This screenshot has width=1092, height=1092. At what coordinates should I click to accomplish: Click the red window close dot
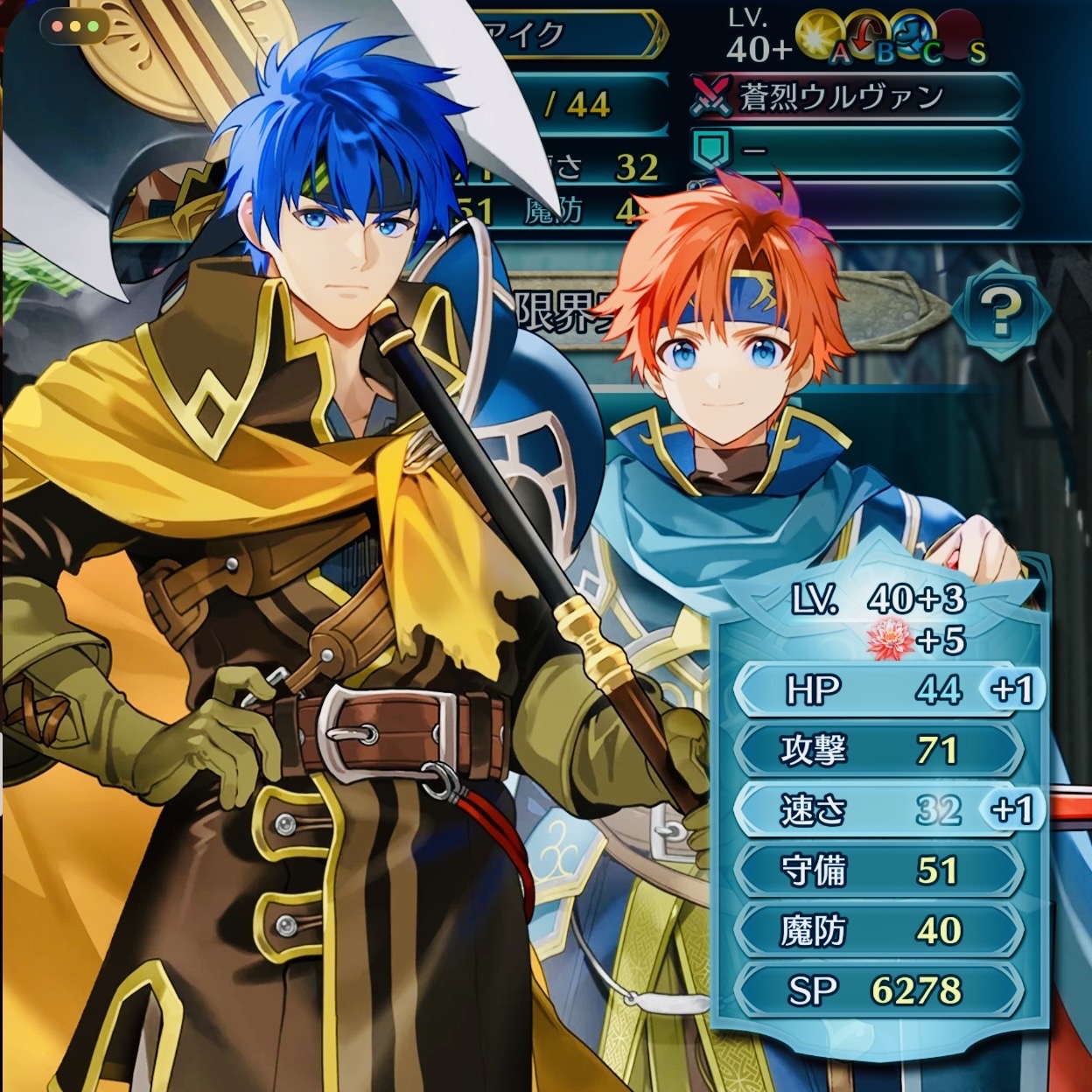[x=57, y=26]
